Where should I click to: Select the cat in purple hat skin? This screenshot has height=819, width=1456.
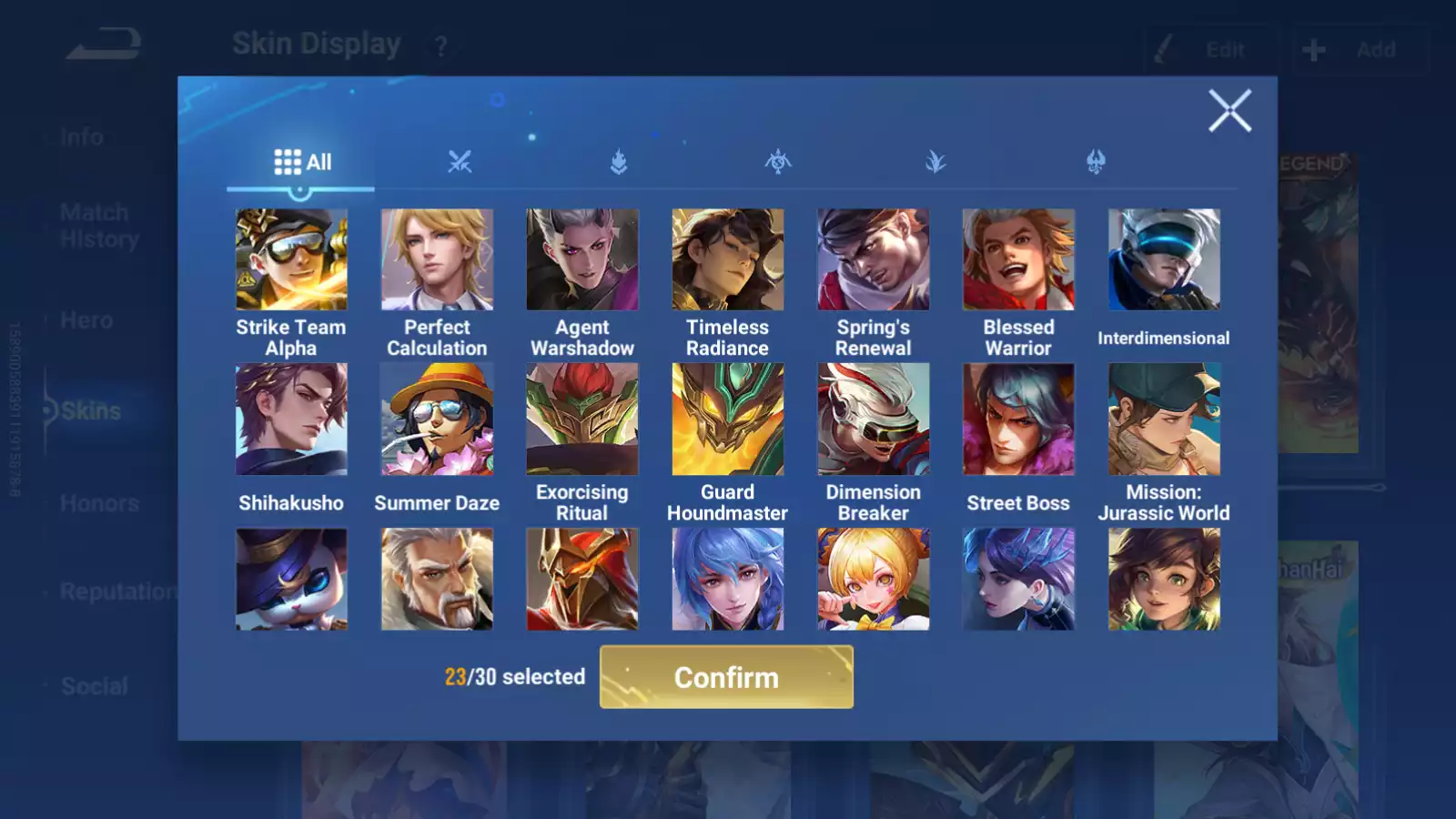coord(291,580)
